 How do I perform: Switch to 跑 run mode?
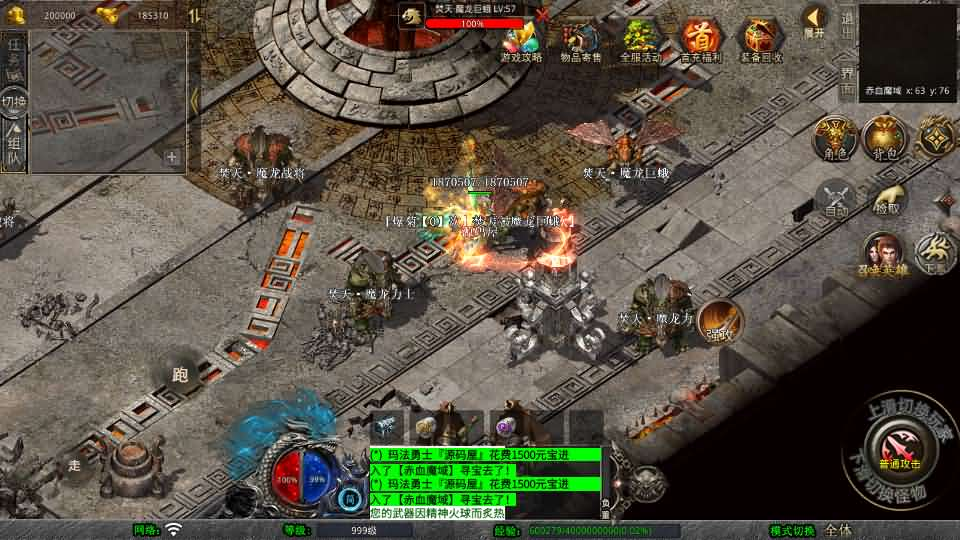pyautogui.click(x=180, y=376)
